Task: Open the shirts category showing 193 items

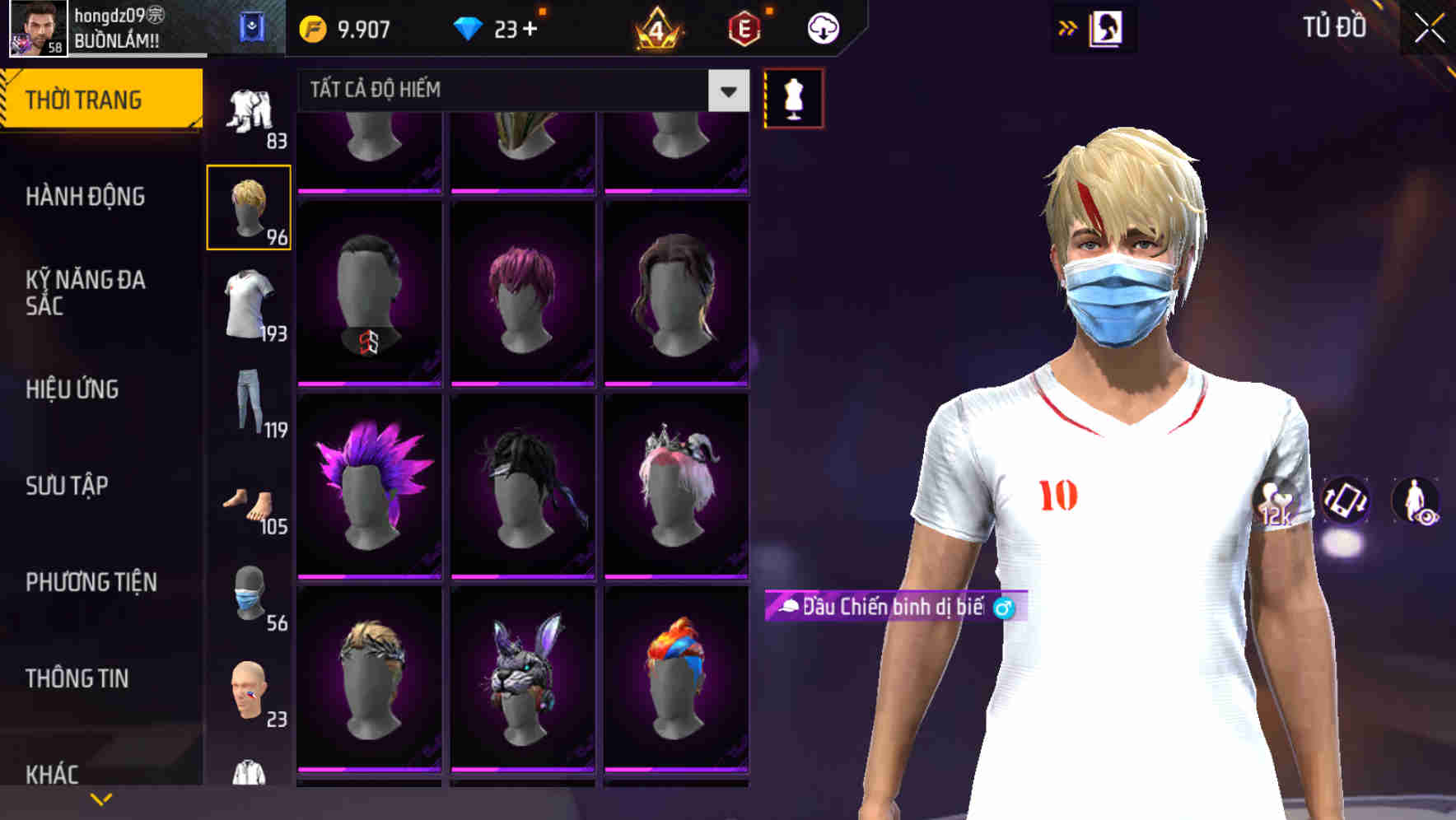Action: 249,302
